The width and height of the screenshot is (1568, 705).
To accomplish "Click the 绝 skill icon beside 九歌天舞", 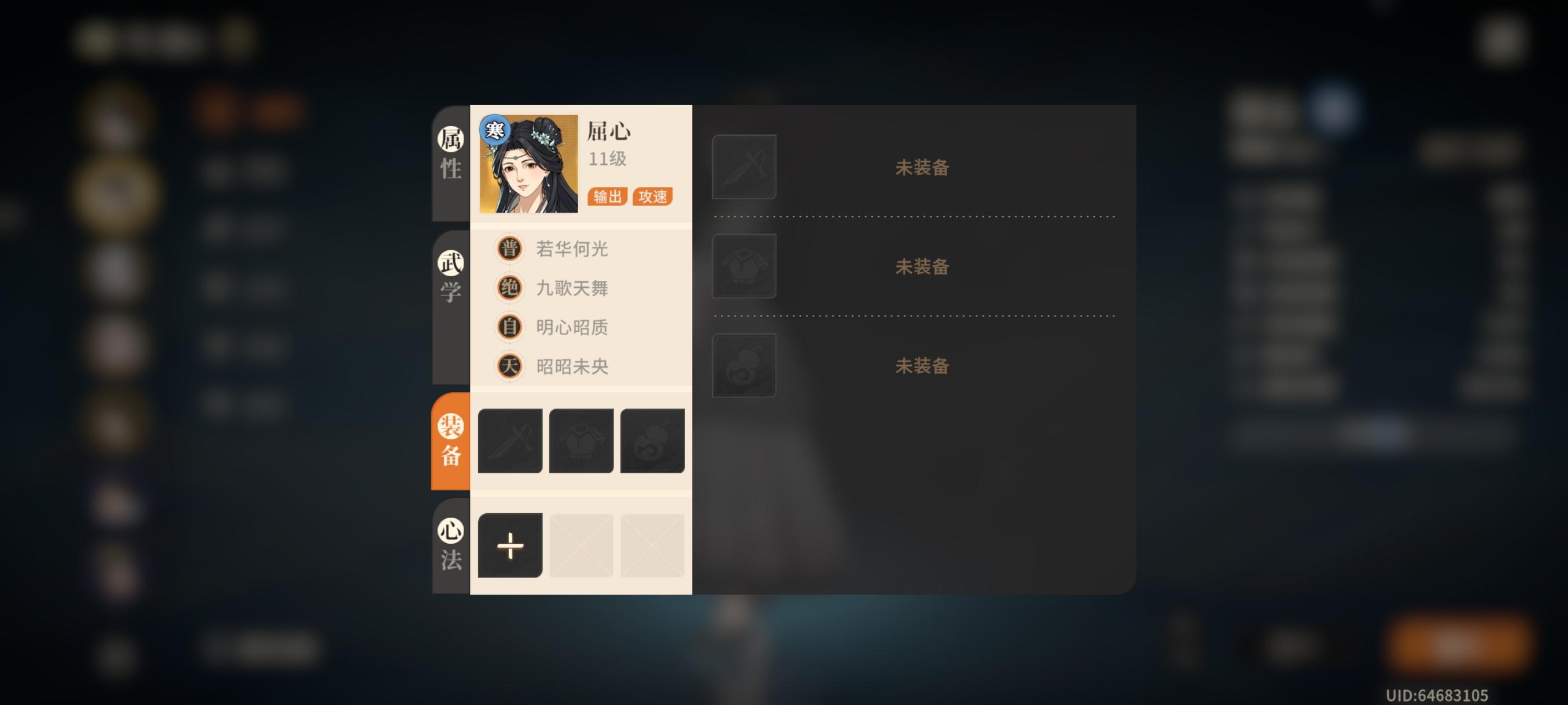I will point(510,288).
